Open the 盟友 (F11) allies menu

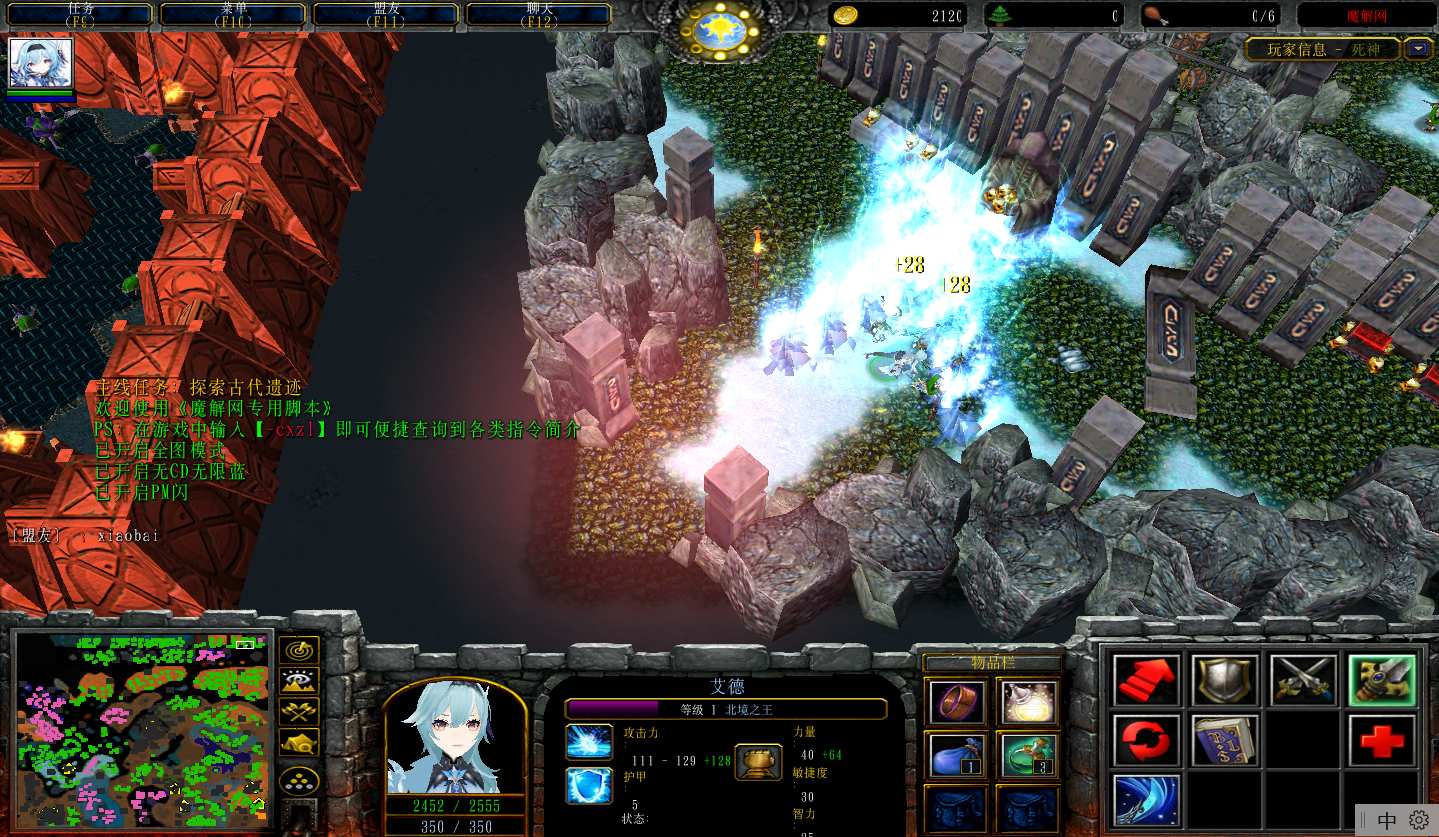pyautogui.click(x=386, y=14)
